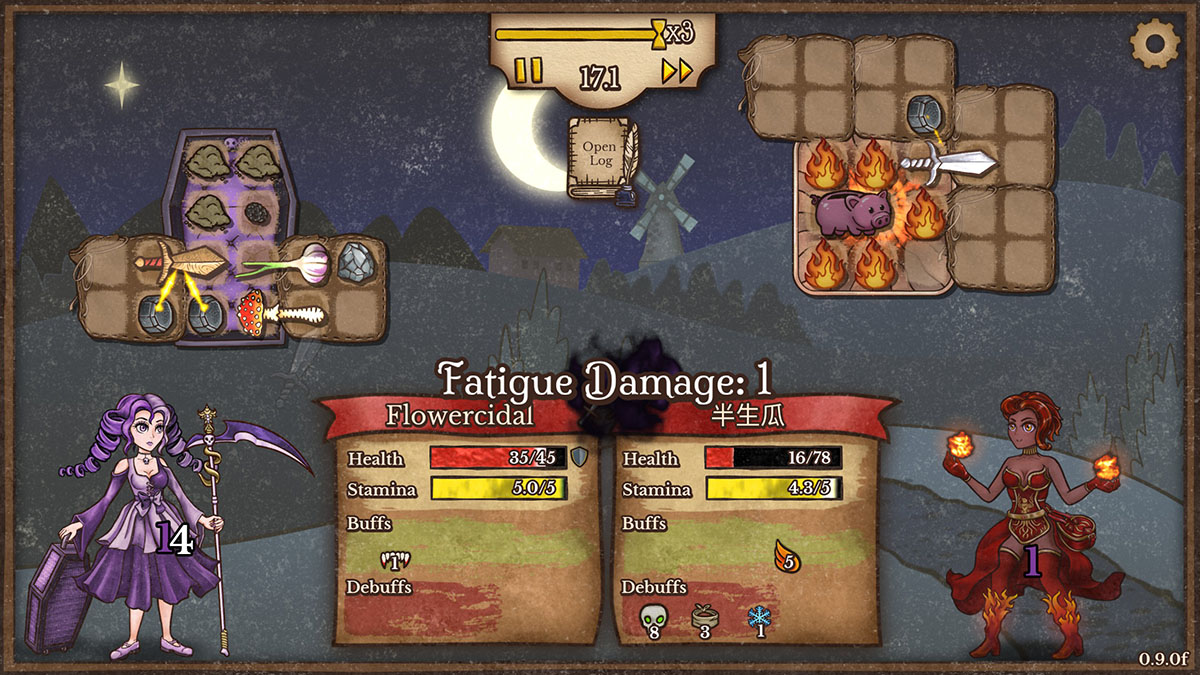
Task: Click the hourglass battle timer slider
Action: [x=658, y=34]
